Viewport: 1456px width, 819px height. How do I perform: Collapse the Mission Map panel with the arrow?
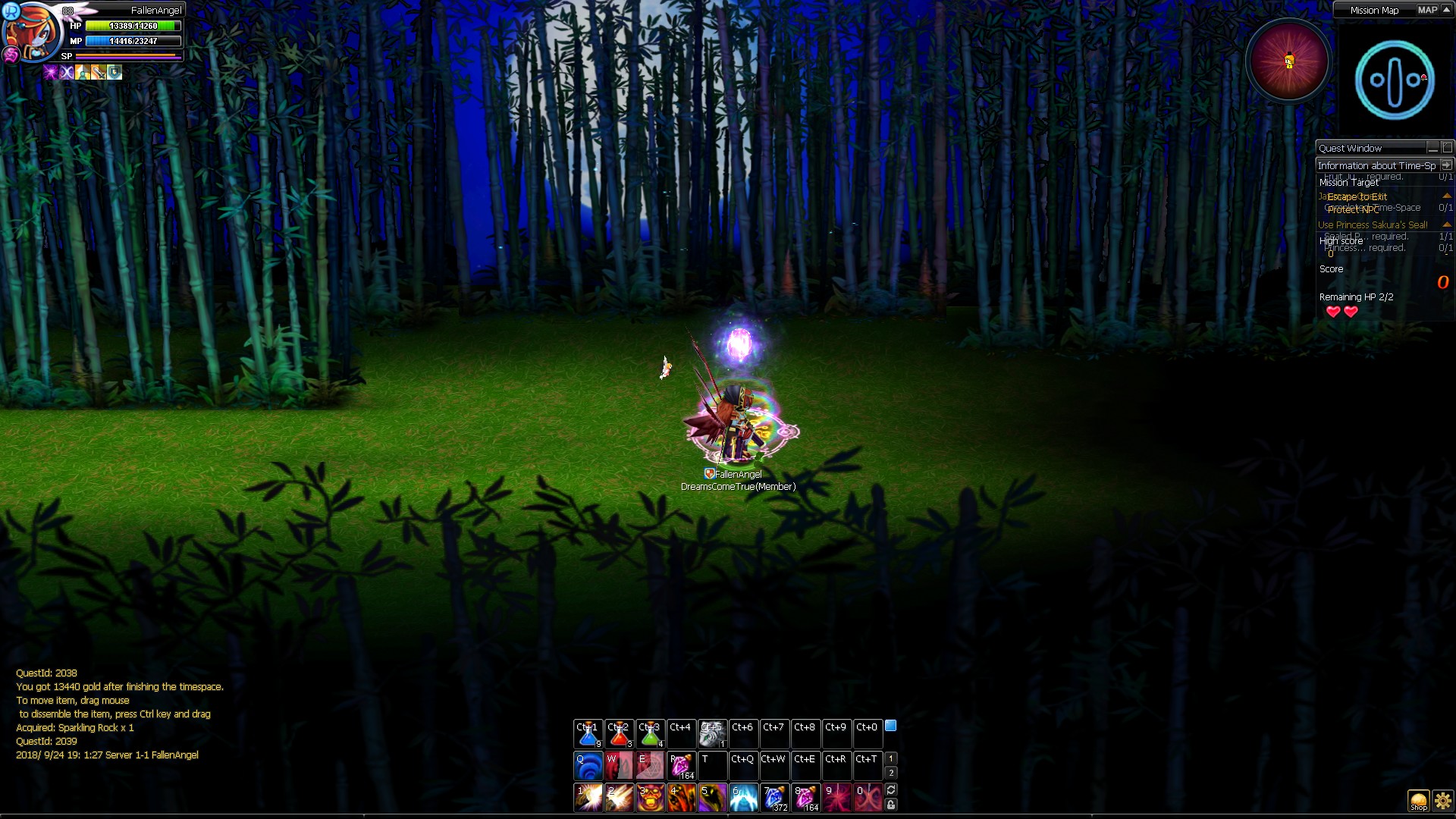point(1447,10)
